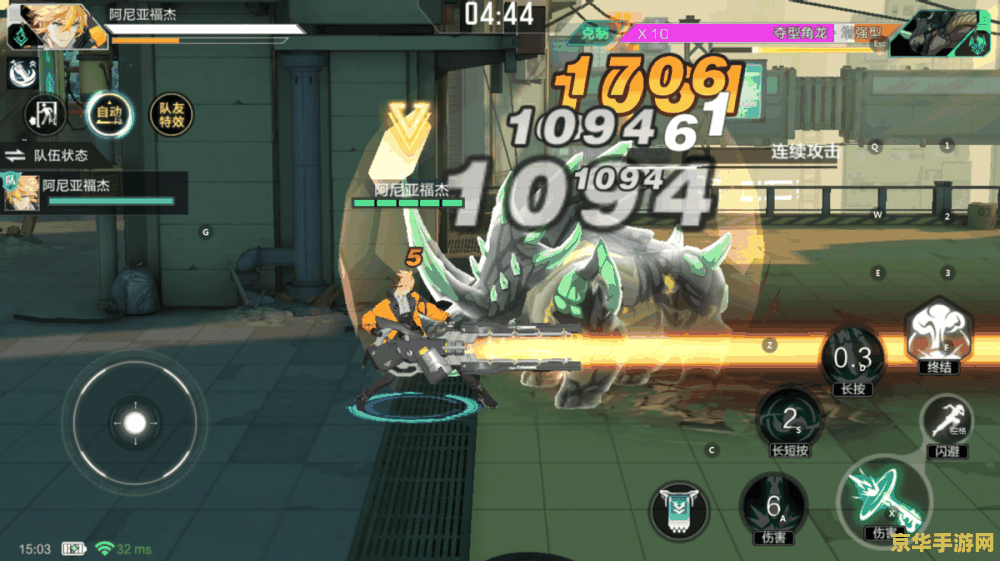Tap the anchor buff icon
Screen dimensions: 1000x561
coord(22,72)
